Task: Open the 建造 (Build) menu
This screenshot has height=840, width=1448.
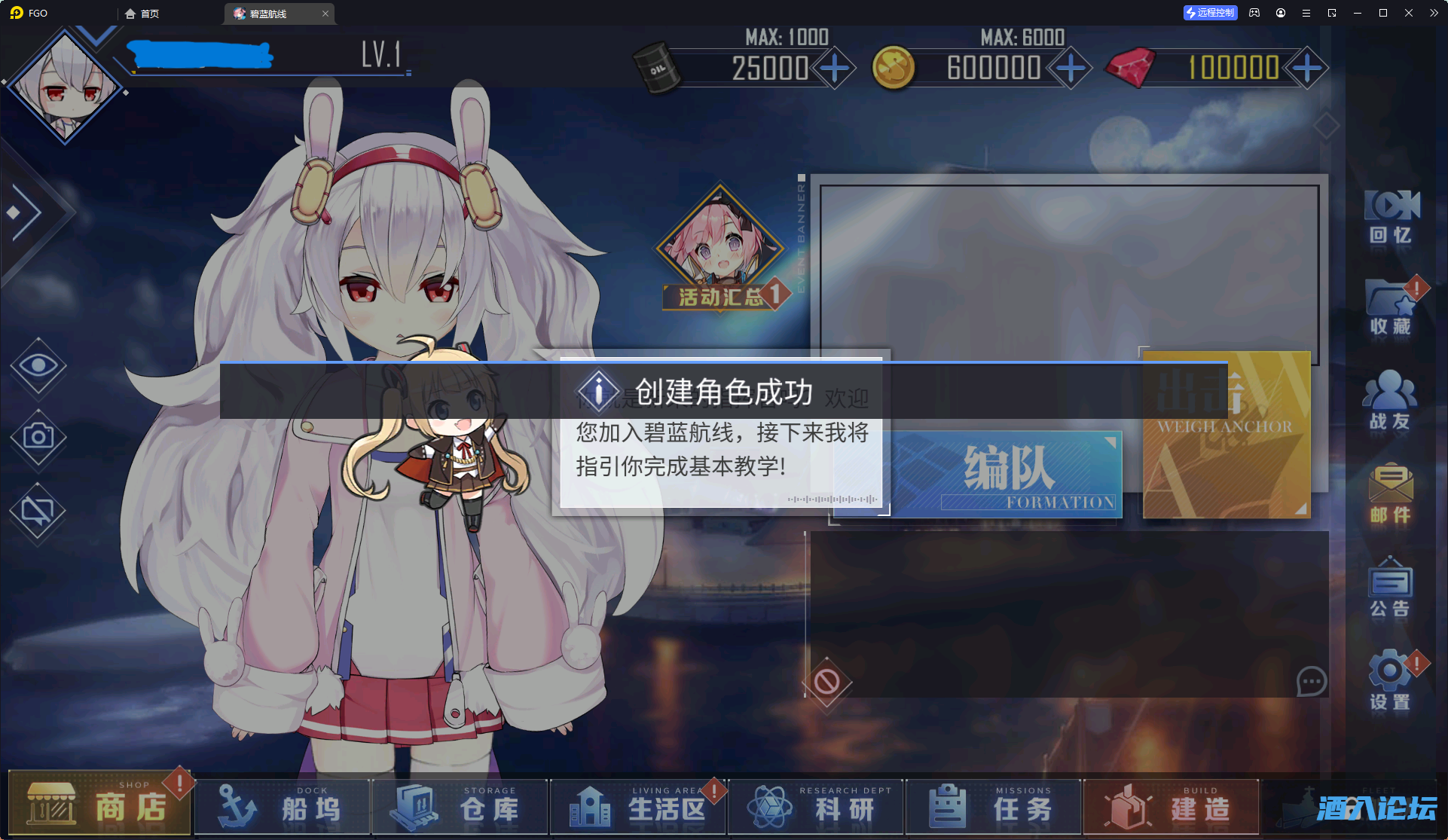Action: [1170, 806]
